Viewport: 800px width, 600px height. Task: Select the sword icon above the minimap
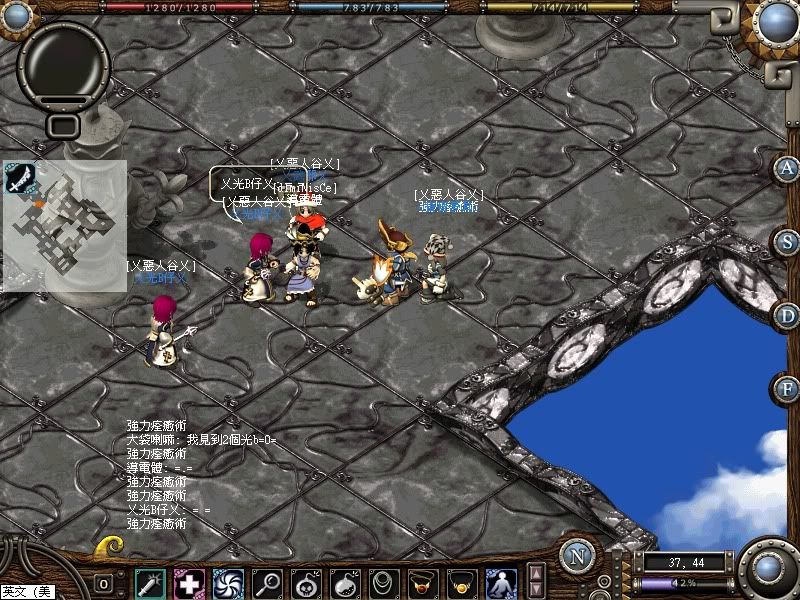(x=19, y=178)
